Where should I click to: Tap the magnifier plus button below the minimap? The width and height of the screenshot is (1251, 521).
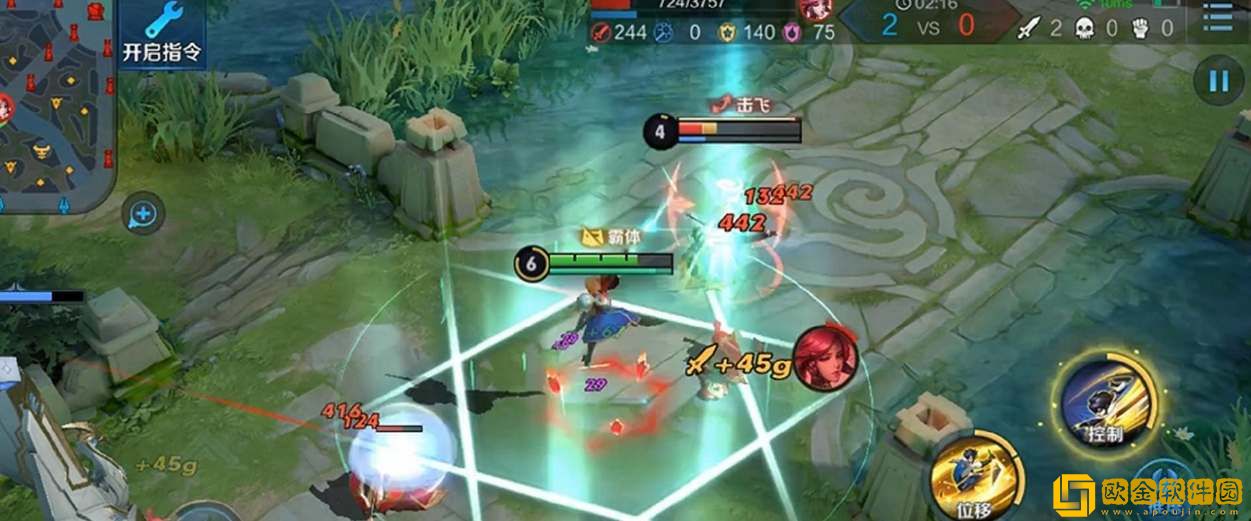[144, 213]
